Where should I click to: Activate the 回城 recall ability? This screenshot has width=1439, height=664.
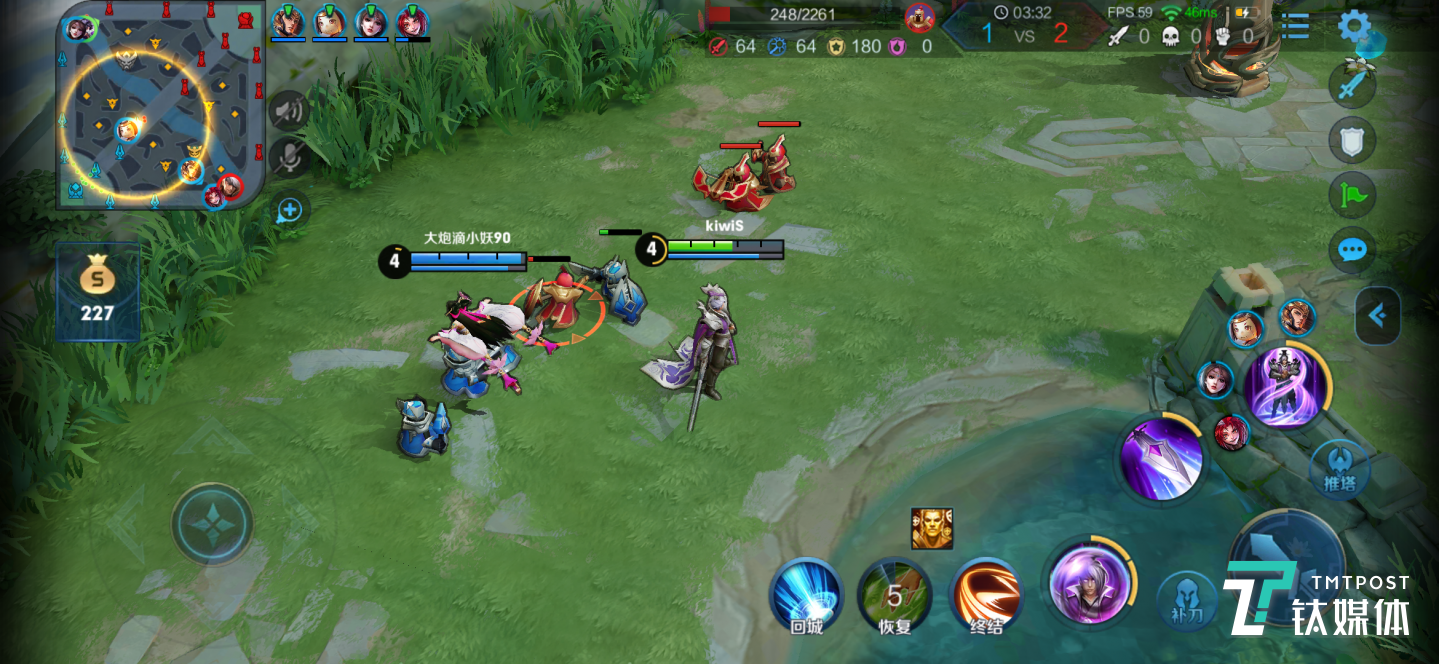(x=806, y=594)
